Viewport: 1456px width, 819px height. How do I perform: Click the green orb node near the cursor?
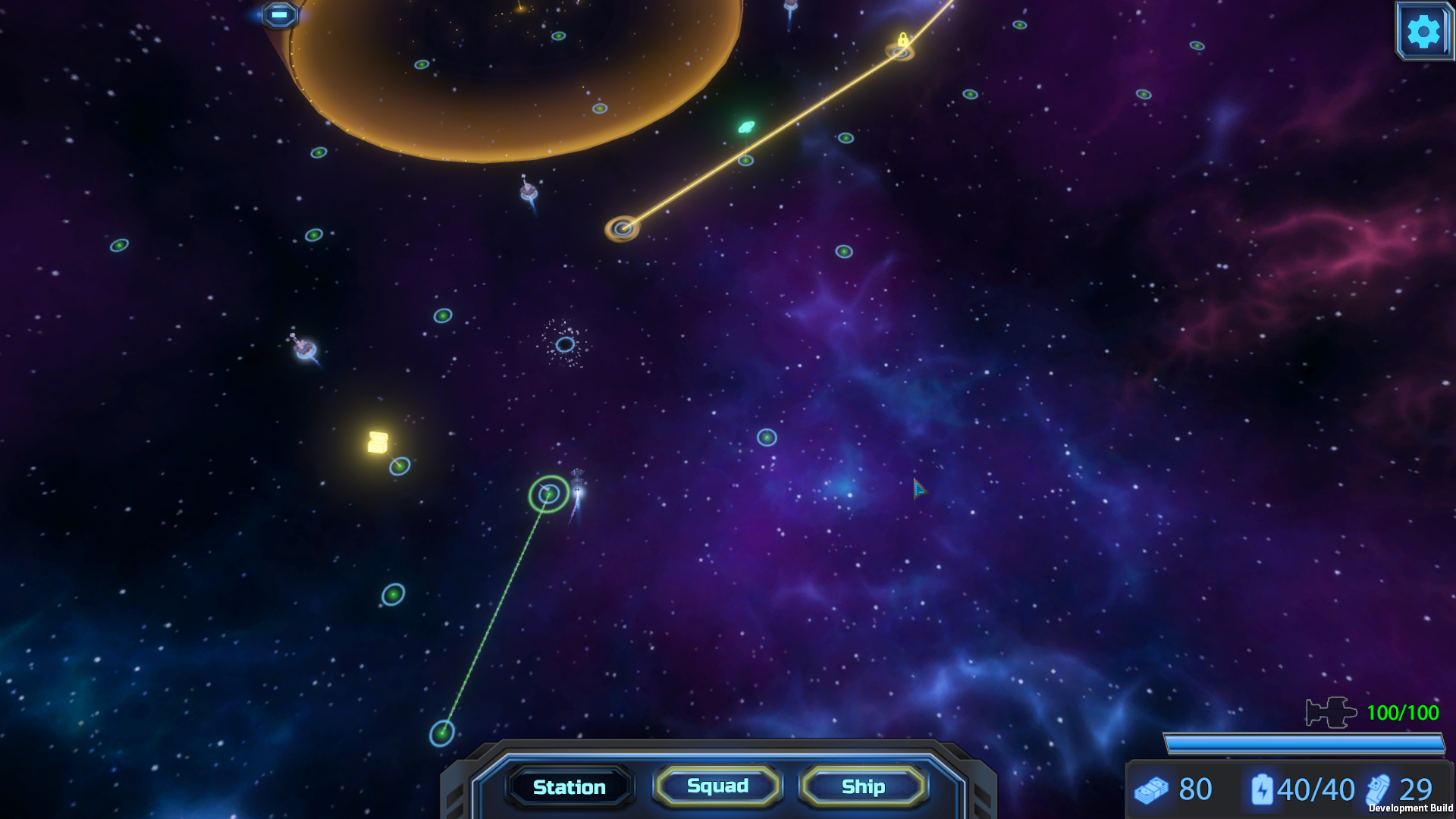pyautogui.click(x=767, y=438)
